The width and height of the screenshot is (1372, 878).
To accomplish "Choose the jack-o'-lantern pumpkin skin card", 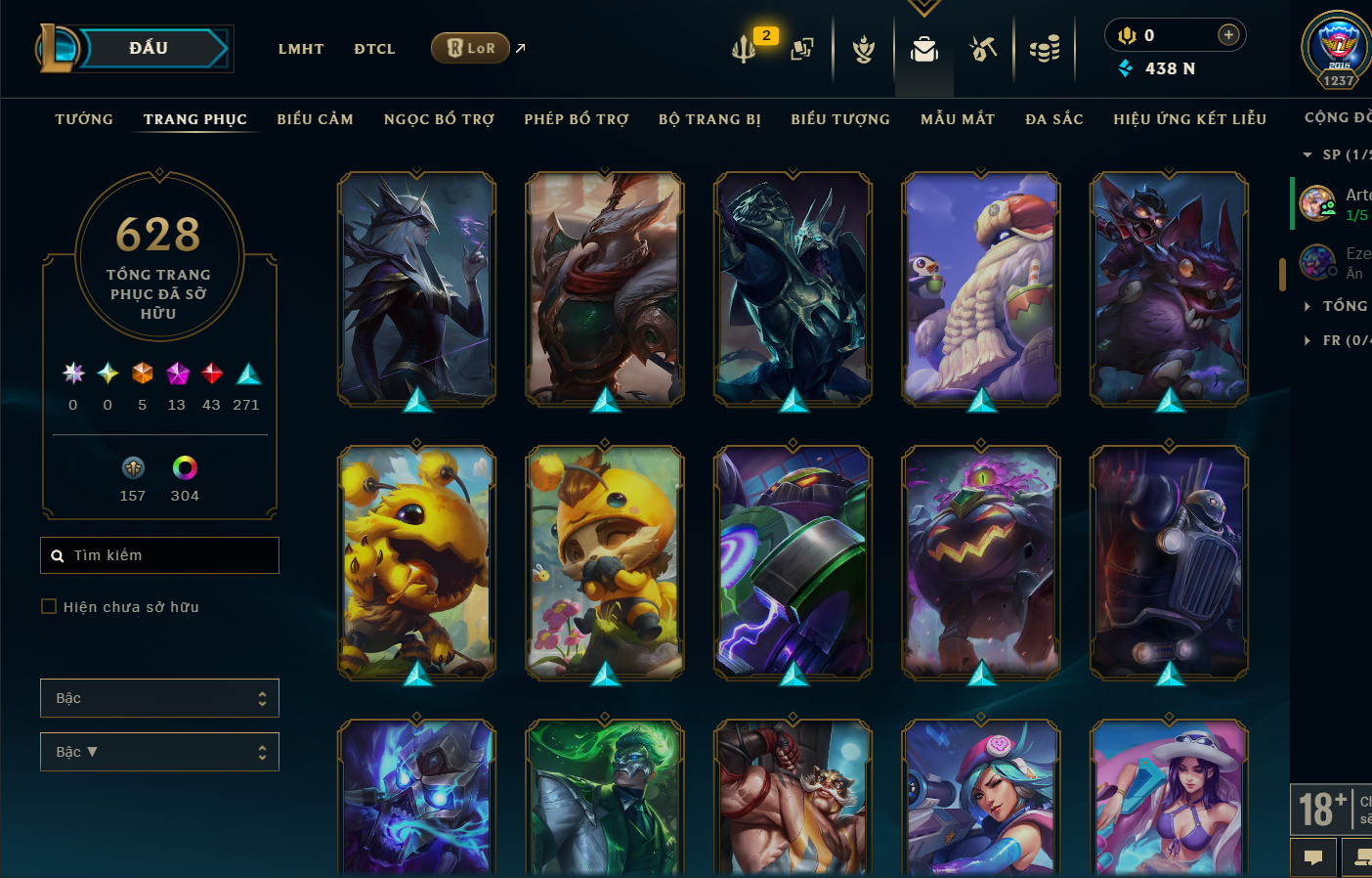I will pos(981,562).
